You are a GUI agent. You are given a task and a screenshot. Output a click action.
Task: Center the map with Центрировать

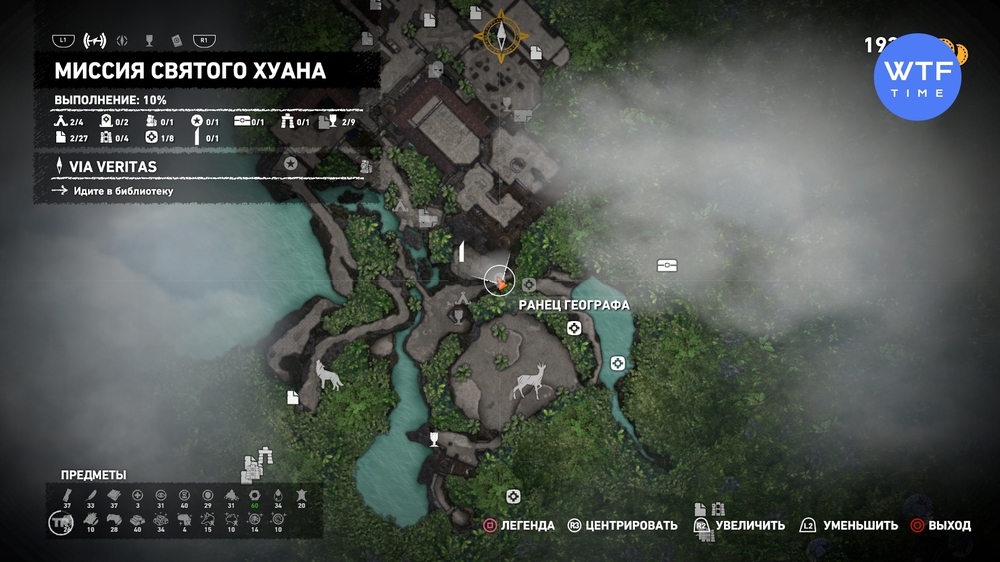(622, 525)
